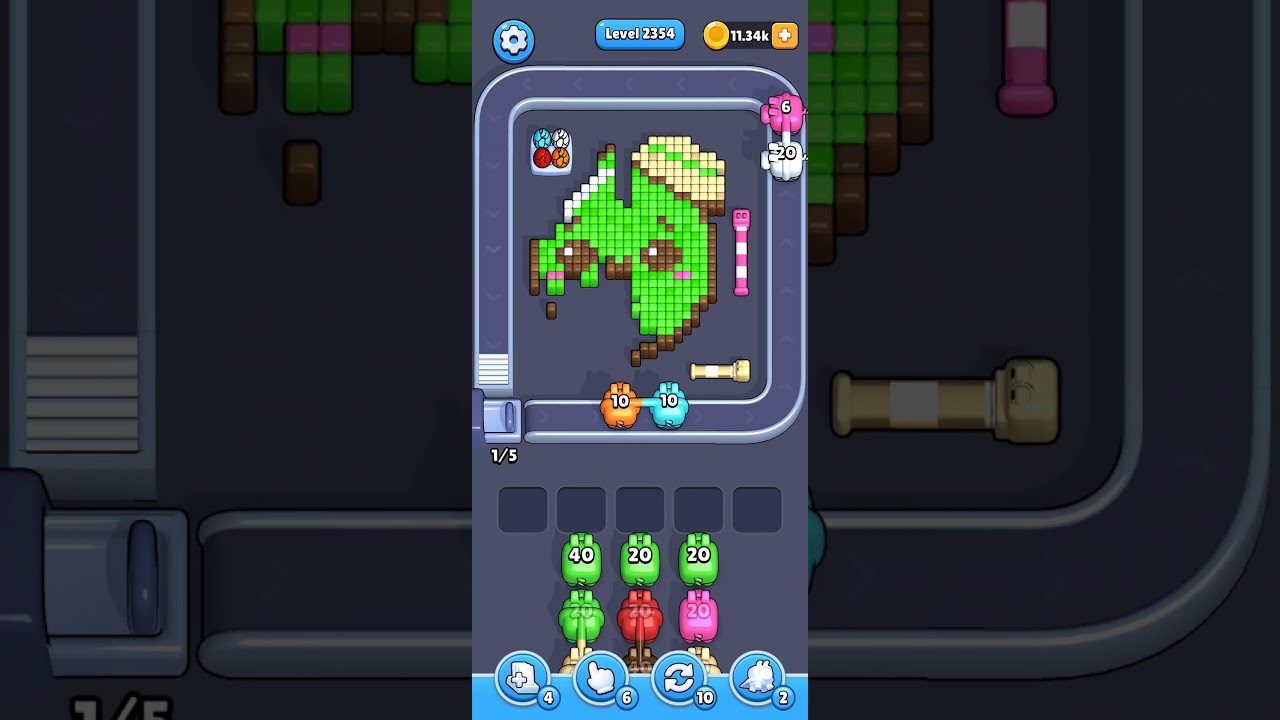Use the extra-slot booster with 4 charges
This screenshot has width=1280, height=720.
pos(521,678)
